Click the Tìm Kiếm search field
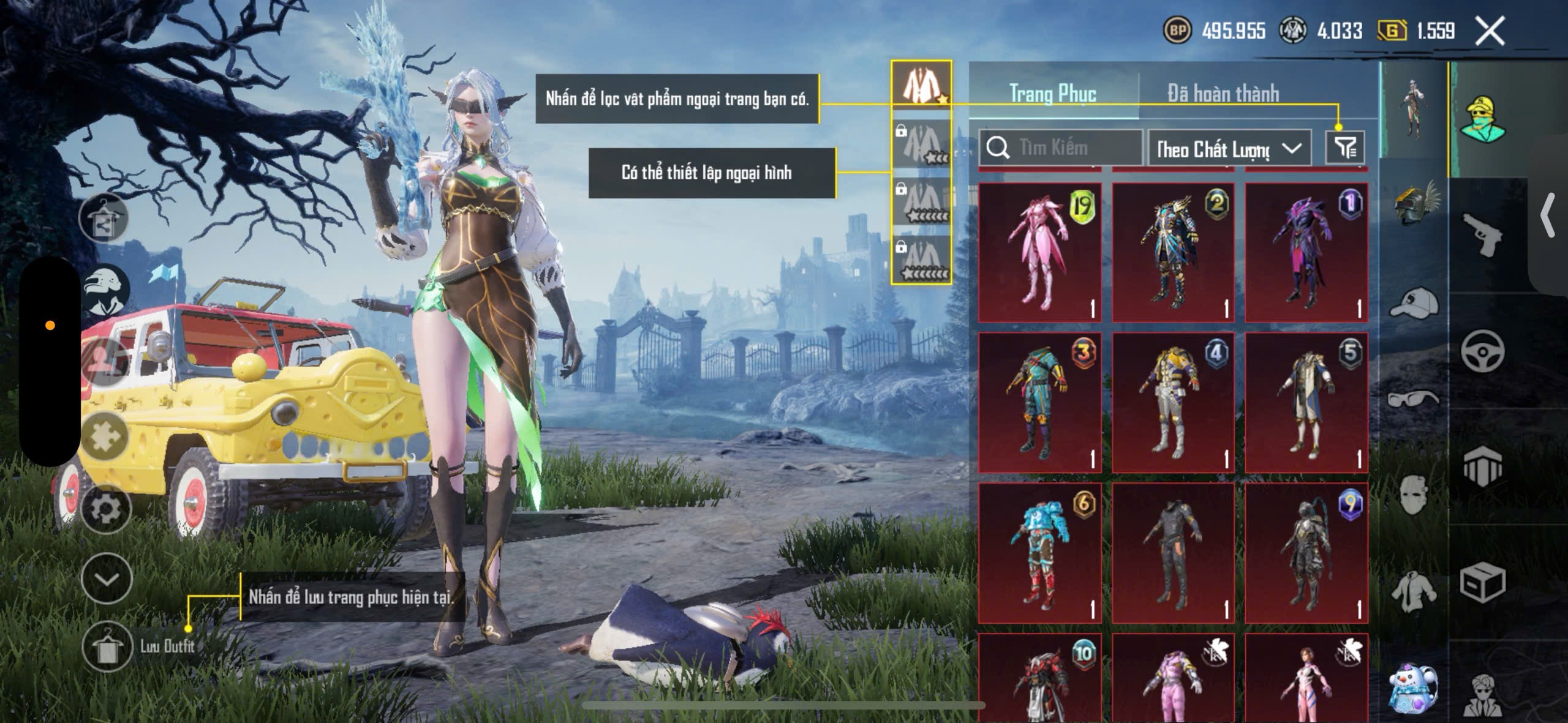Screen dimensions: 1568x723 (x=1061, y=148)
